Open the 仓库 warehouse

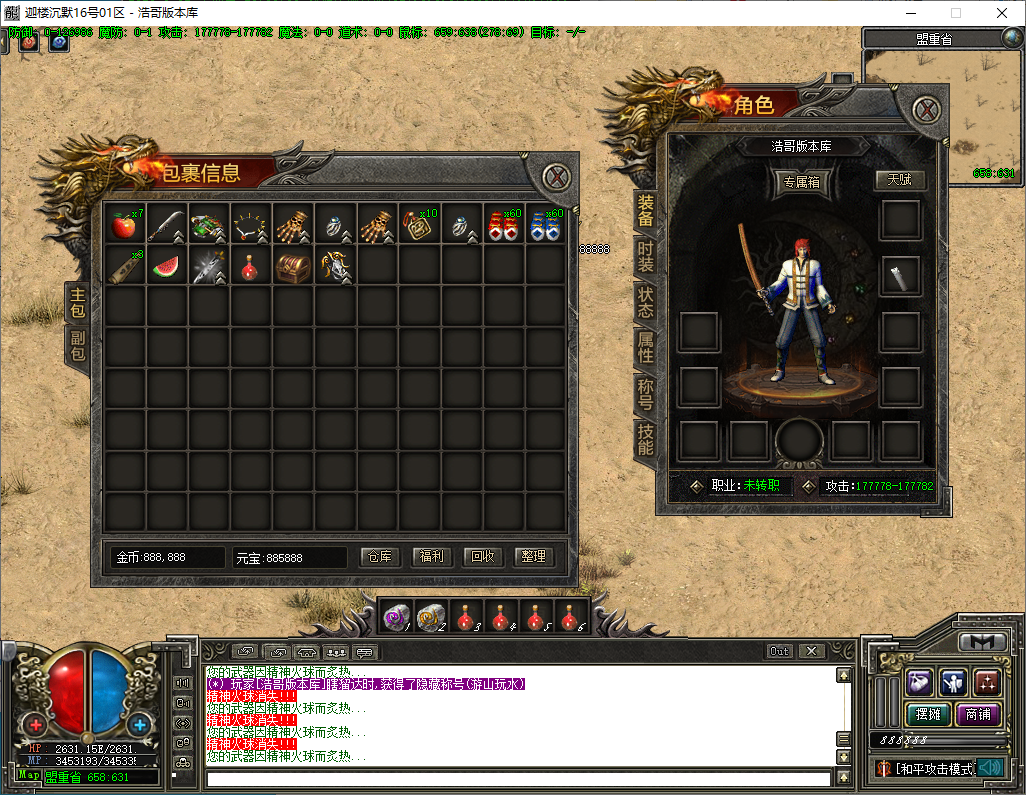click(379, 556)
